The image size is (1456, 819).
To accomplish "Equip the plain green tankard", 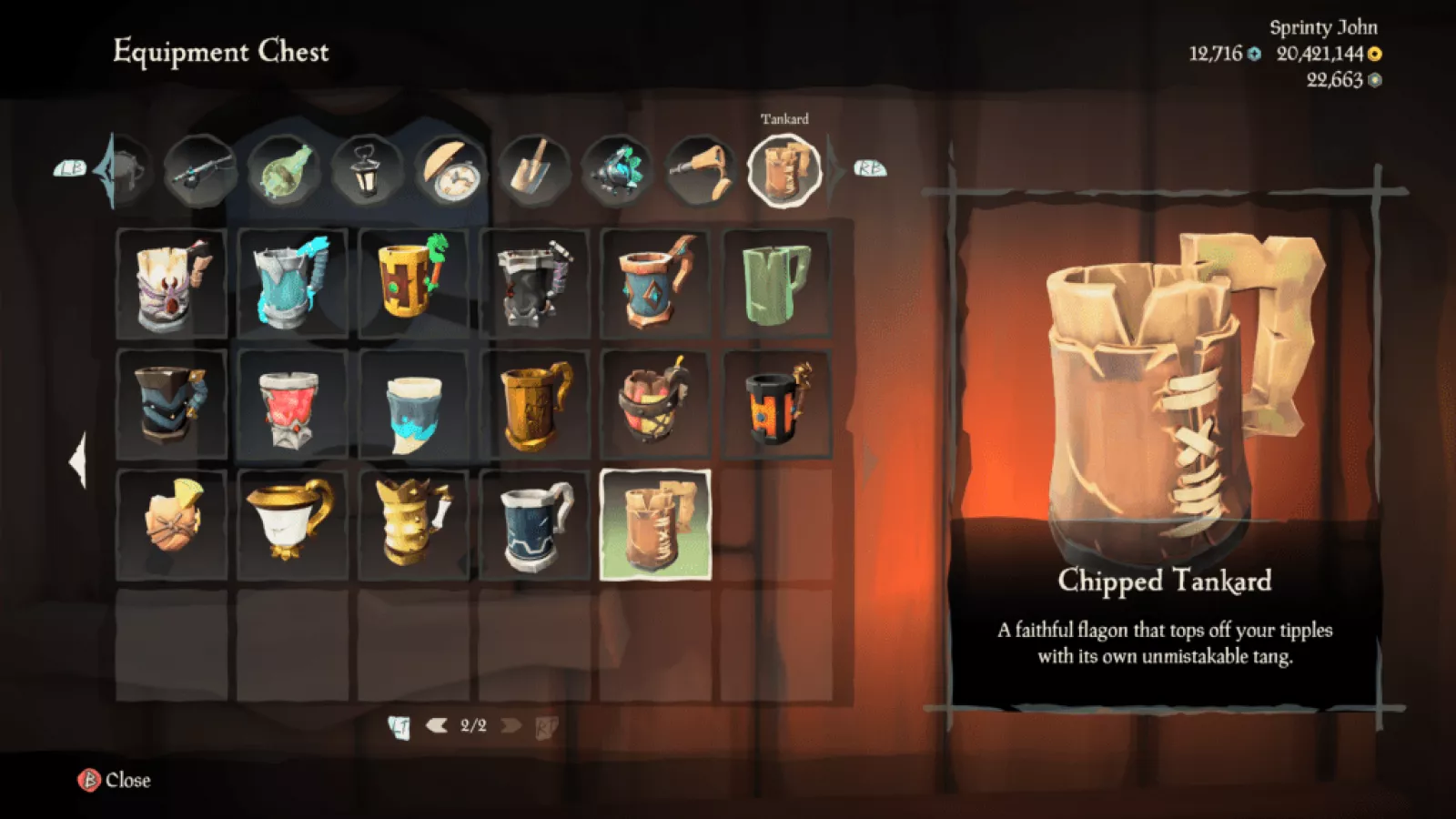I will point(776,283).
